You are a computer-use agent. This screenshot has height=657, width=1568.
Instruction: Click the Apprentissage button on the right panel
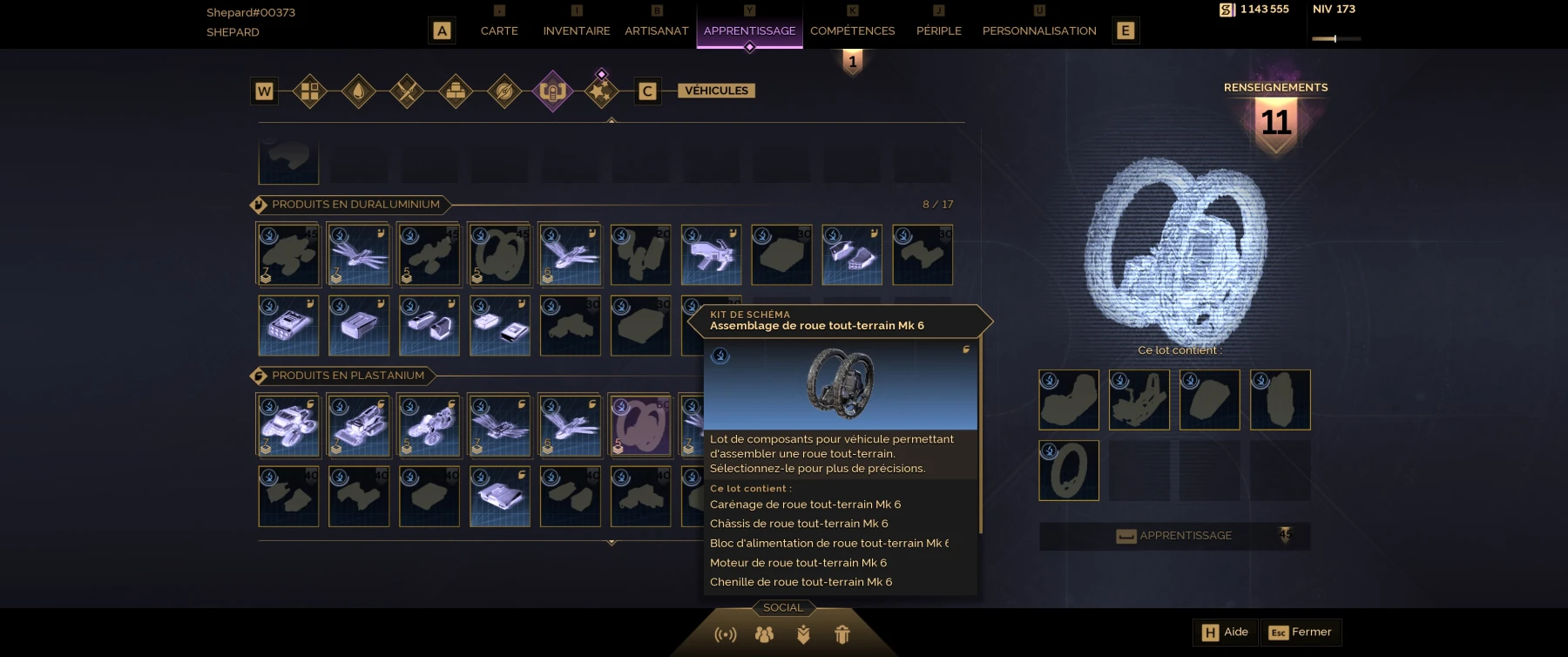tap(1173, 536)
